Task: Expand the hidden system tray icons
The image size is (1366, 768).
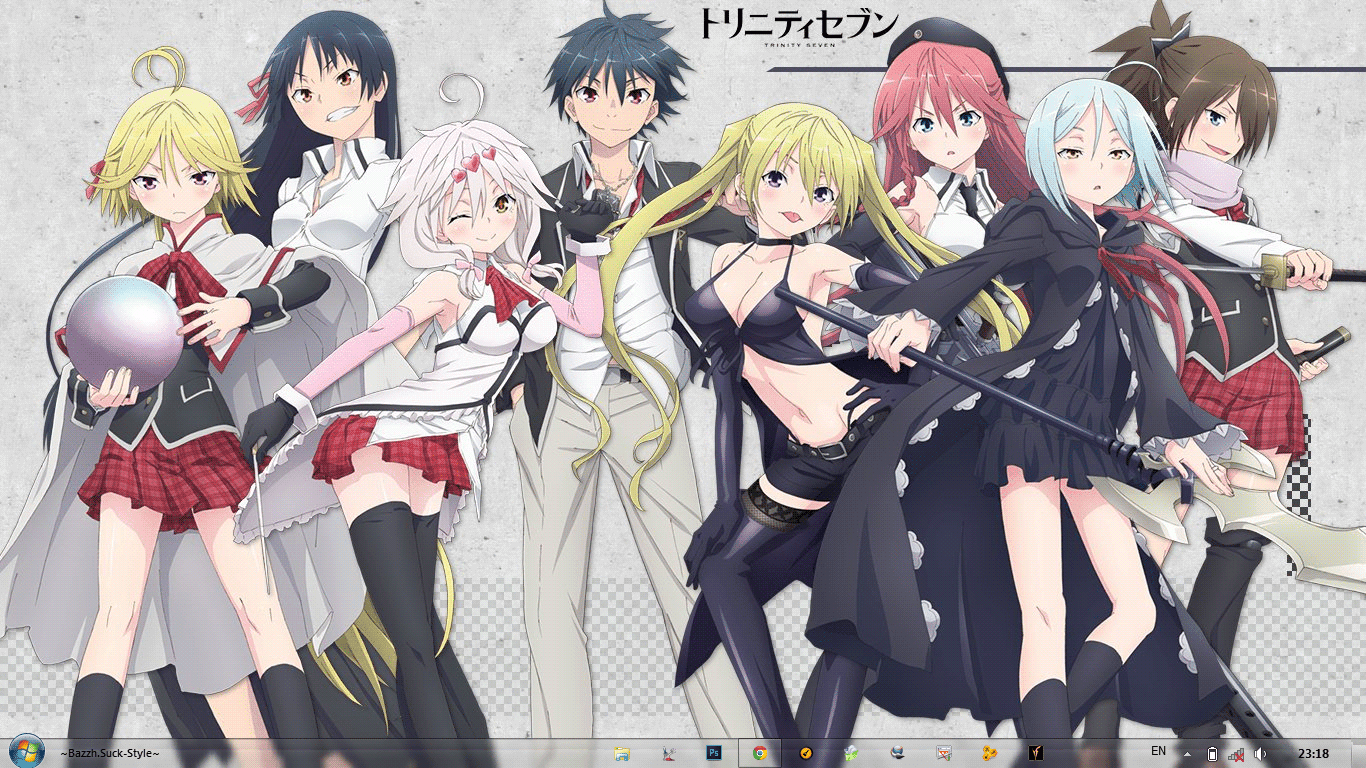Action: (1188, 754)
